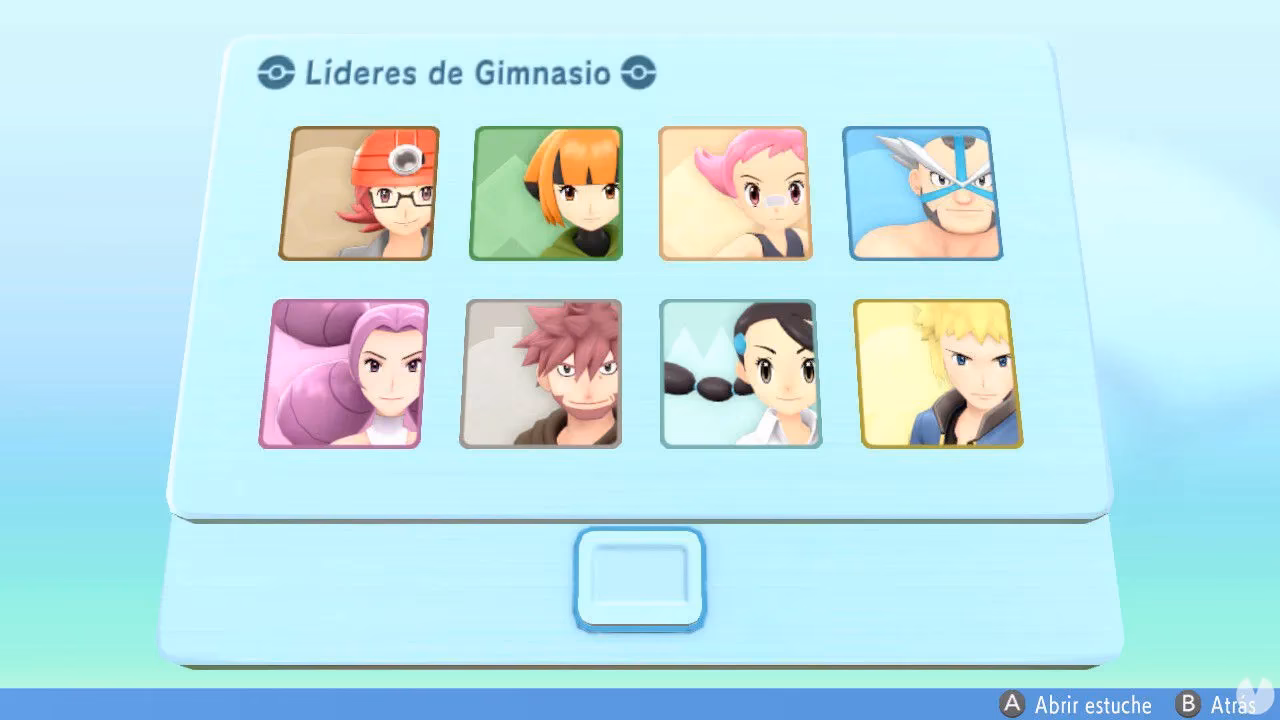Click Crasher Wake's masked portrait
This screenshot has height=720, width=1280.
tap(924, 192)
